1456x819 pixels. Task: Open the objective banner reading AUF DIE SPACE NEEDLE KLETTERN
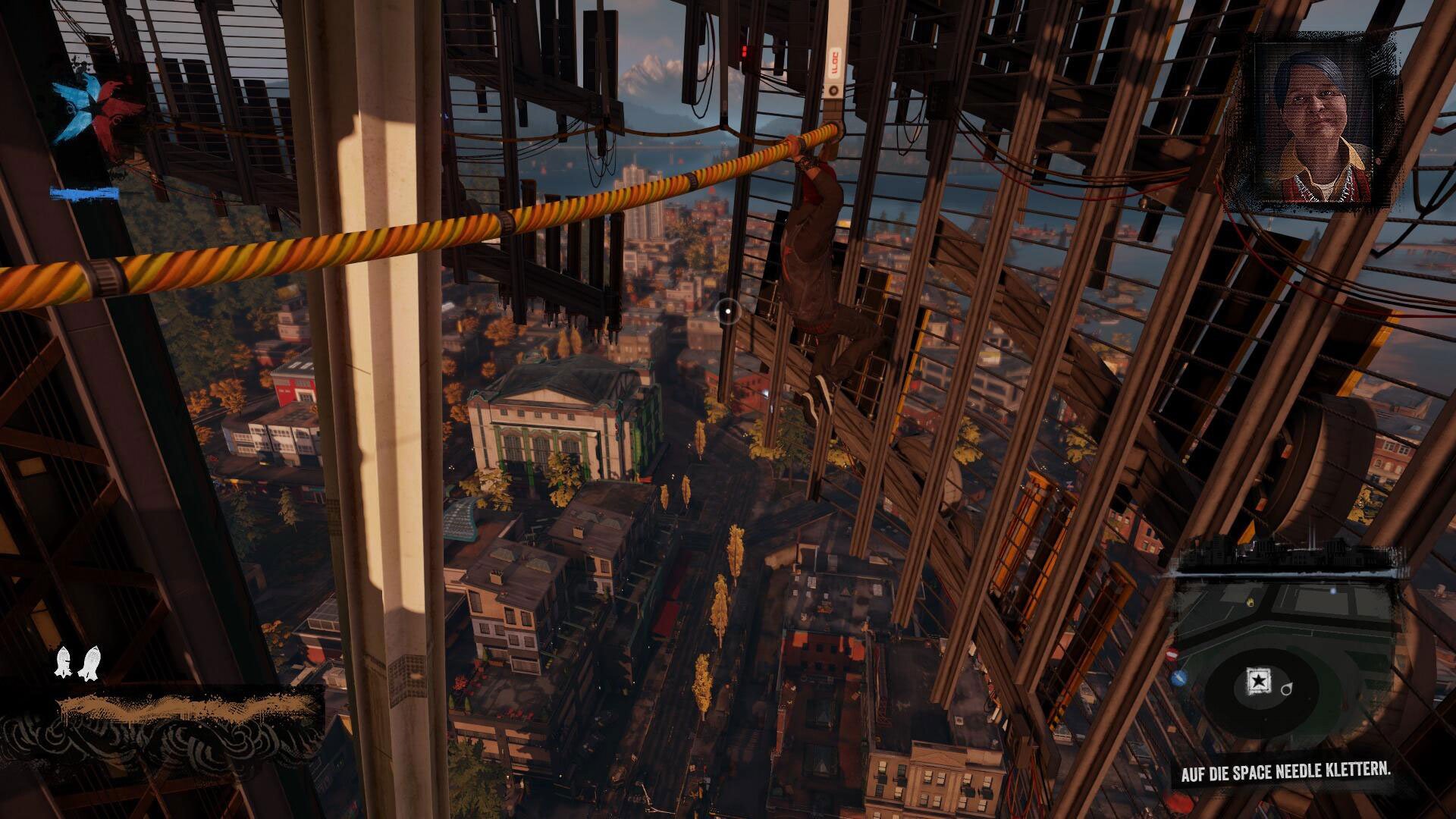point(1288,772)
